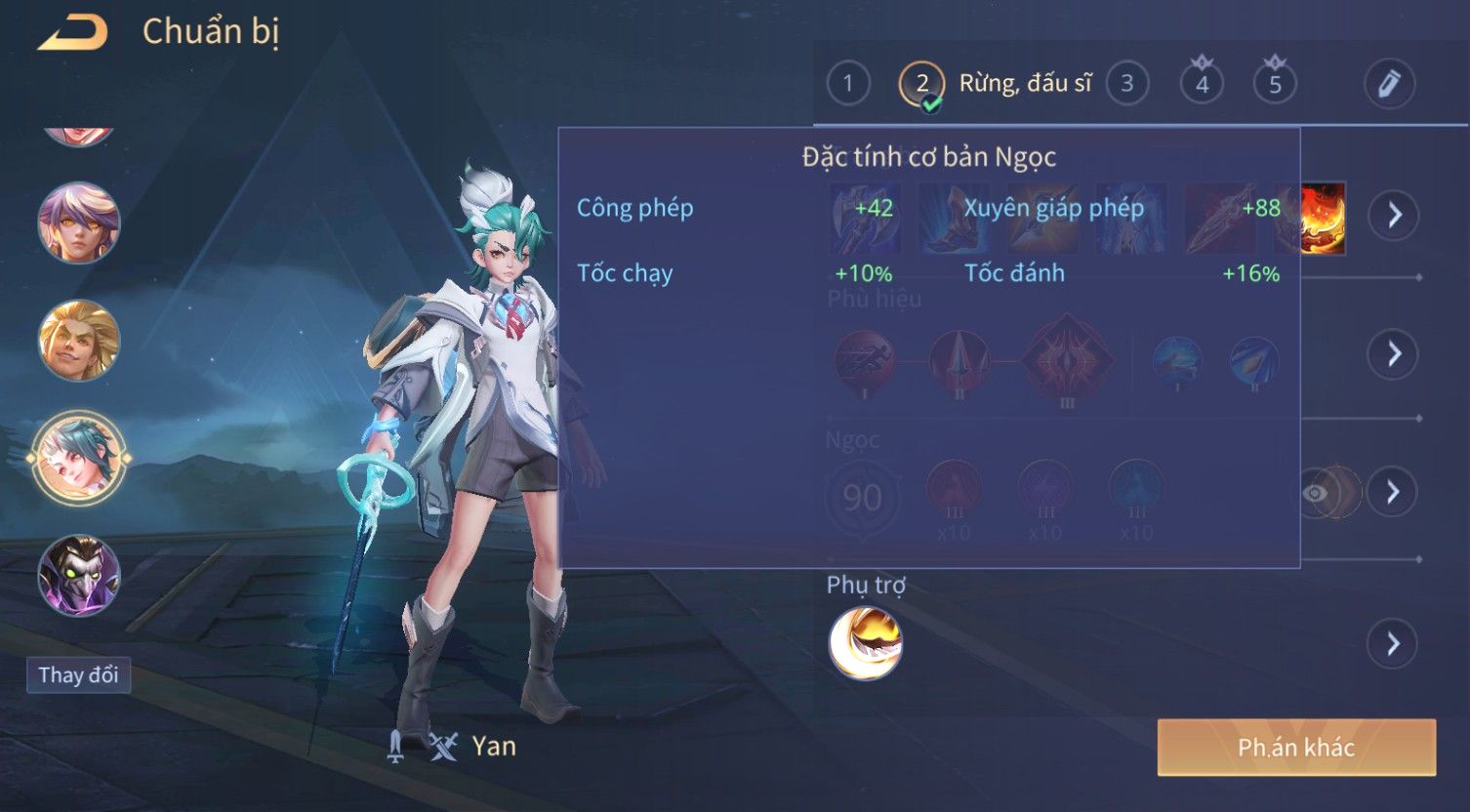1470x812 pixels.
Task: Choose the blonde-haired hero portrait
Action: pyautogui.click(x=79, y=341)
